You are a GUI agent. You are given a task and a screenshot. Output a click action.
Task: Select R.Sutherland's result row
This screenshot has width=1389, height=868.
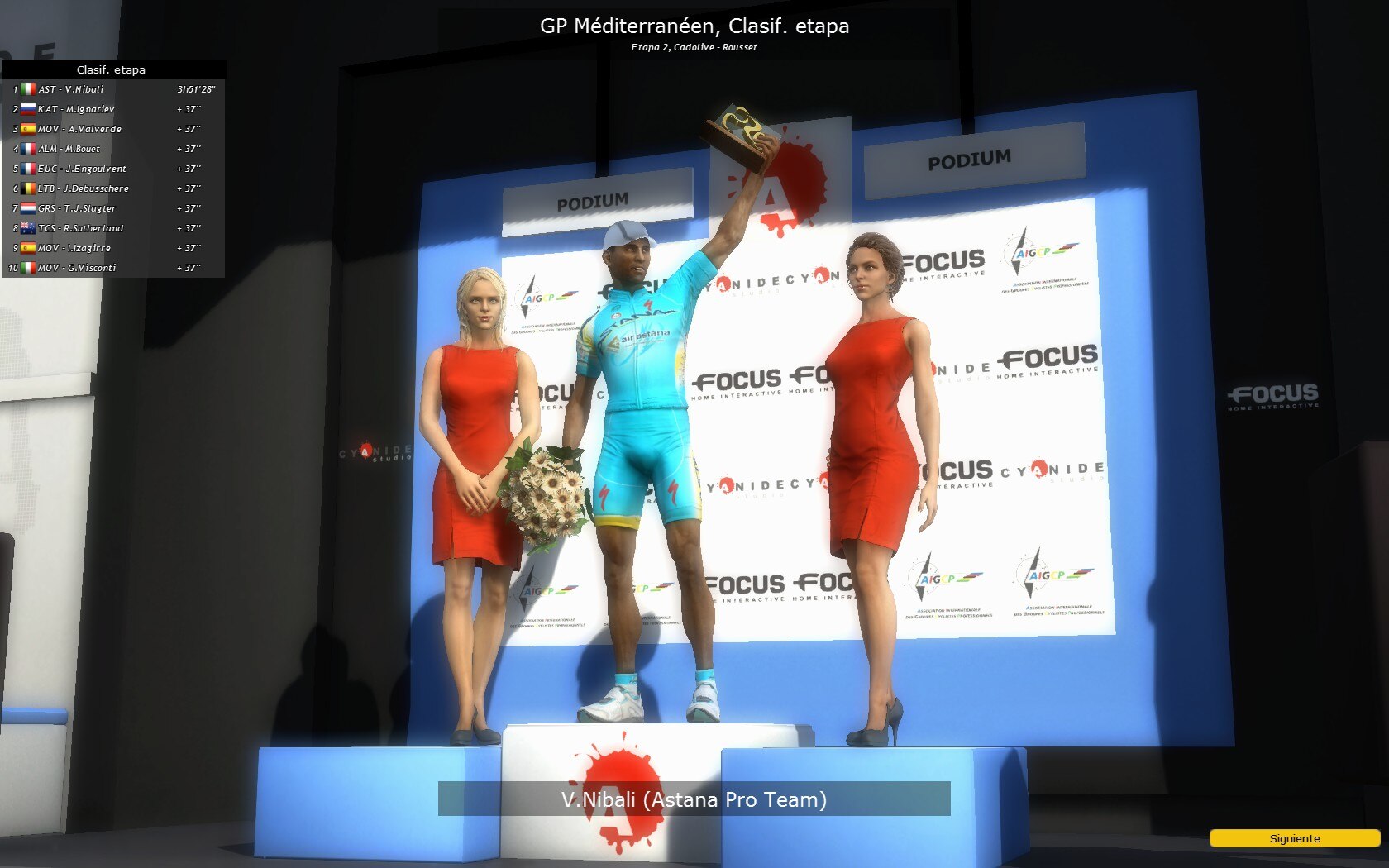113,228
